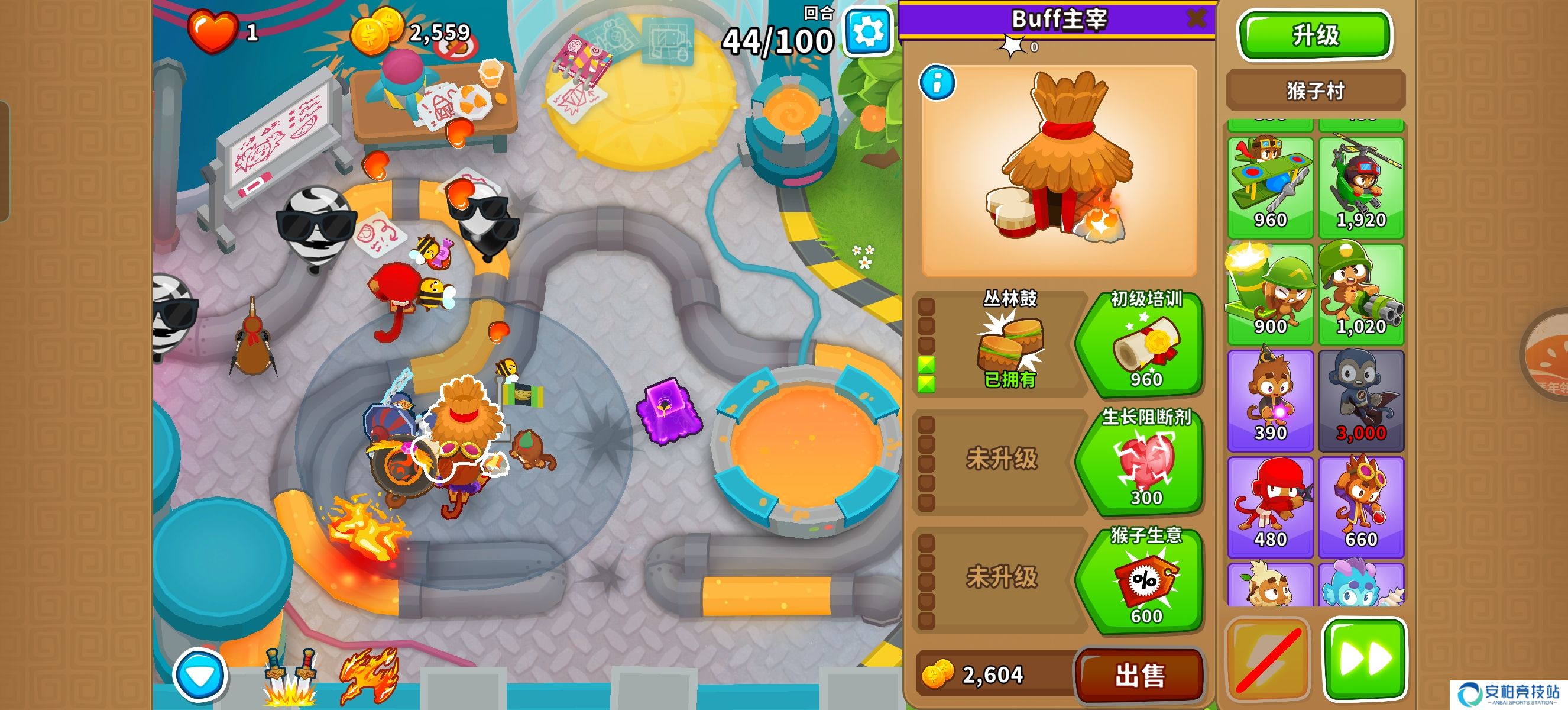1568x710 pixels.
Task: Open the gear settings menu
Action: pyautogui.click(x=868, y=32)
